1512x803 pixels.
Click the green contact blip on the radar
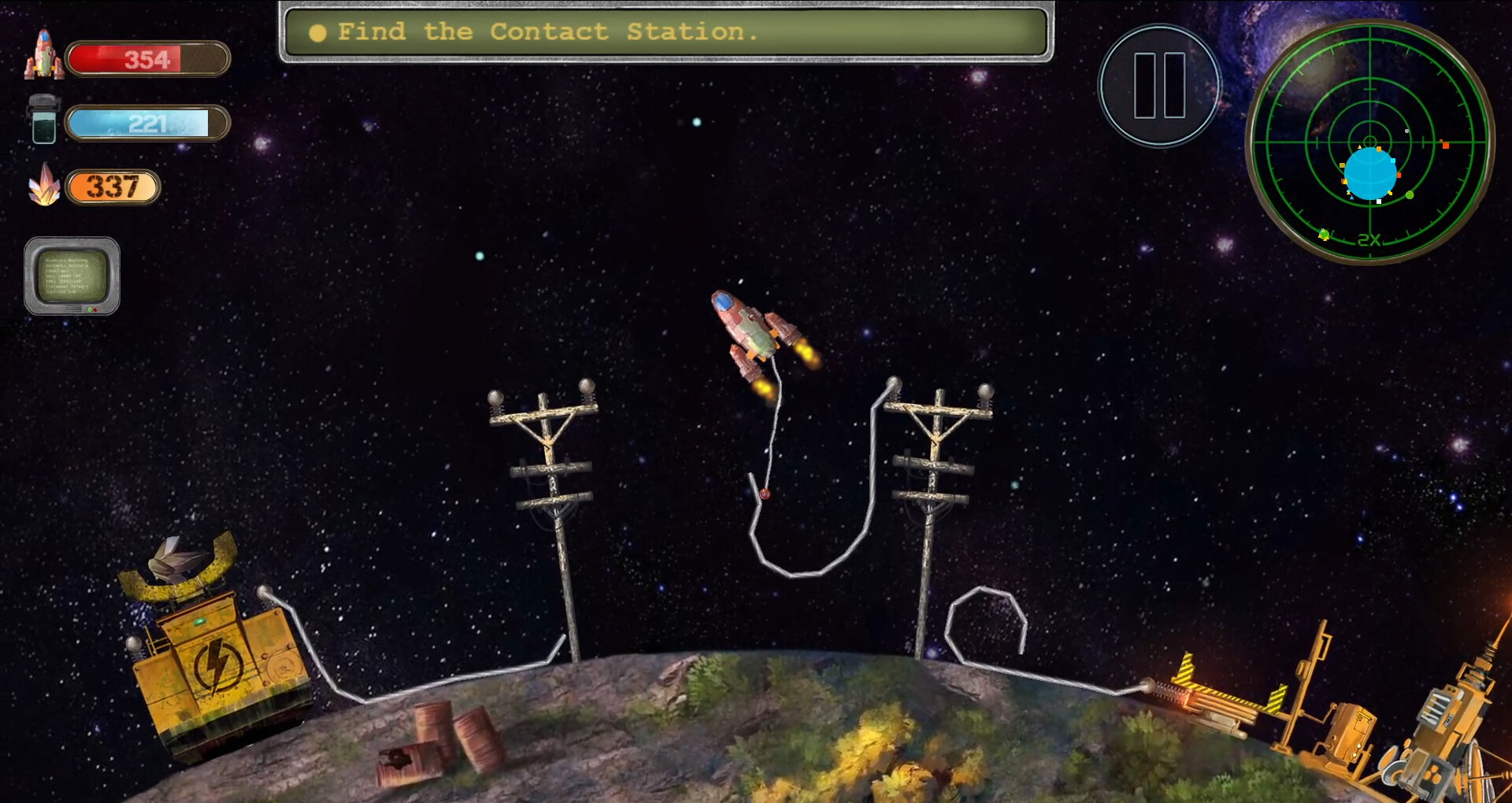point(1410,195)
